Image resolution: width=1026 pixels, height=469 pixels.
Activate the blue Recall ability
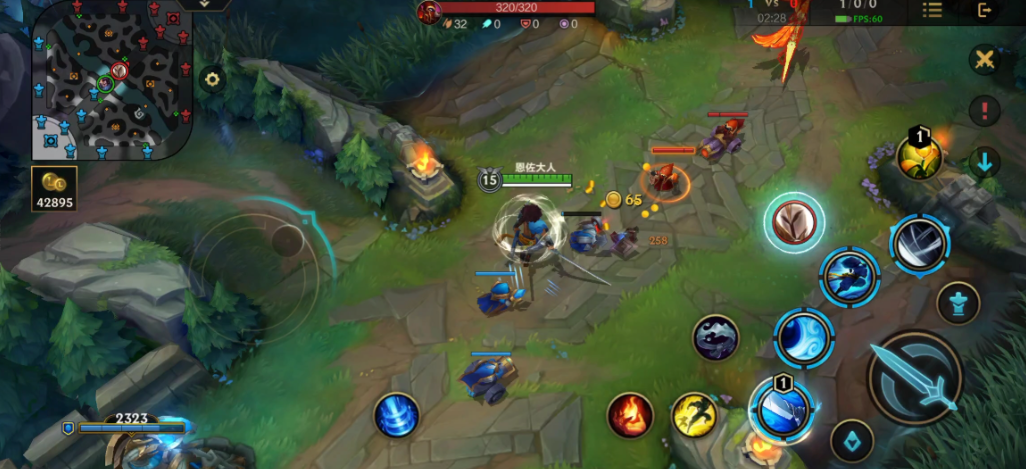click(397, 414)
